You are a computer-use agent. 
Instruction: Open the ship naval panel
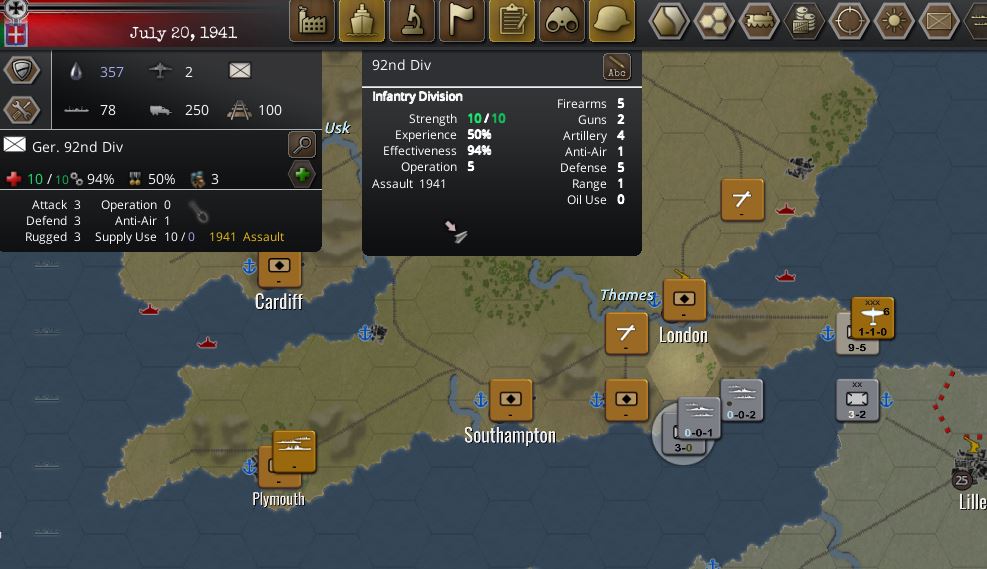point(362,21)
